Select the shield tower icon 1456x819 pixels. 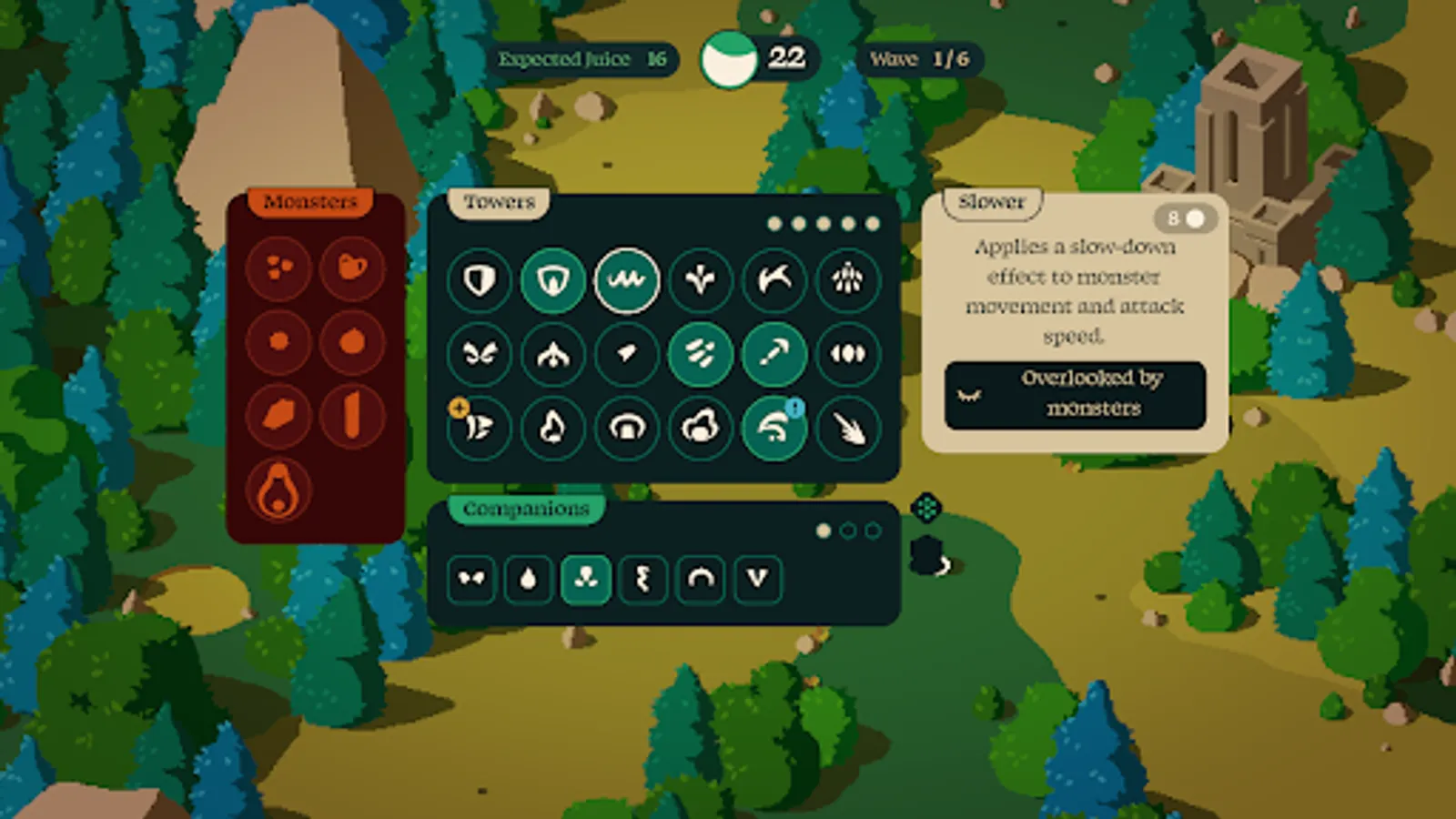click(x=480, y=281)
